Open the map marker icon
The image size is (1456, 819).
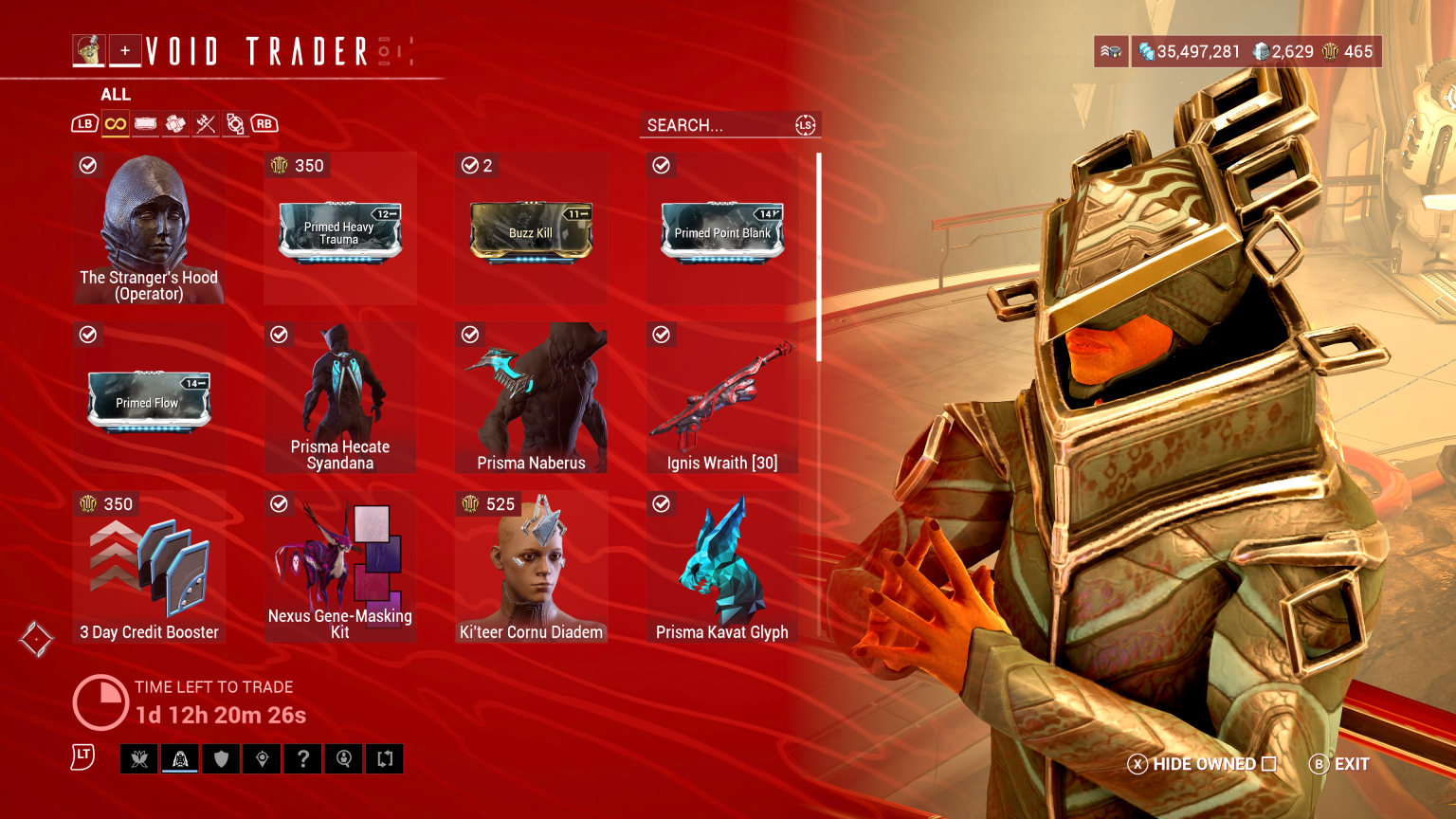tap(262, 758)
